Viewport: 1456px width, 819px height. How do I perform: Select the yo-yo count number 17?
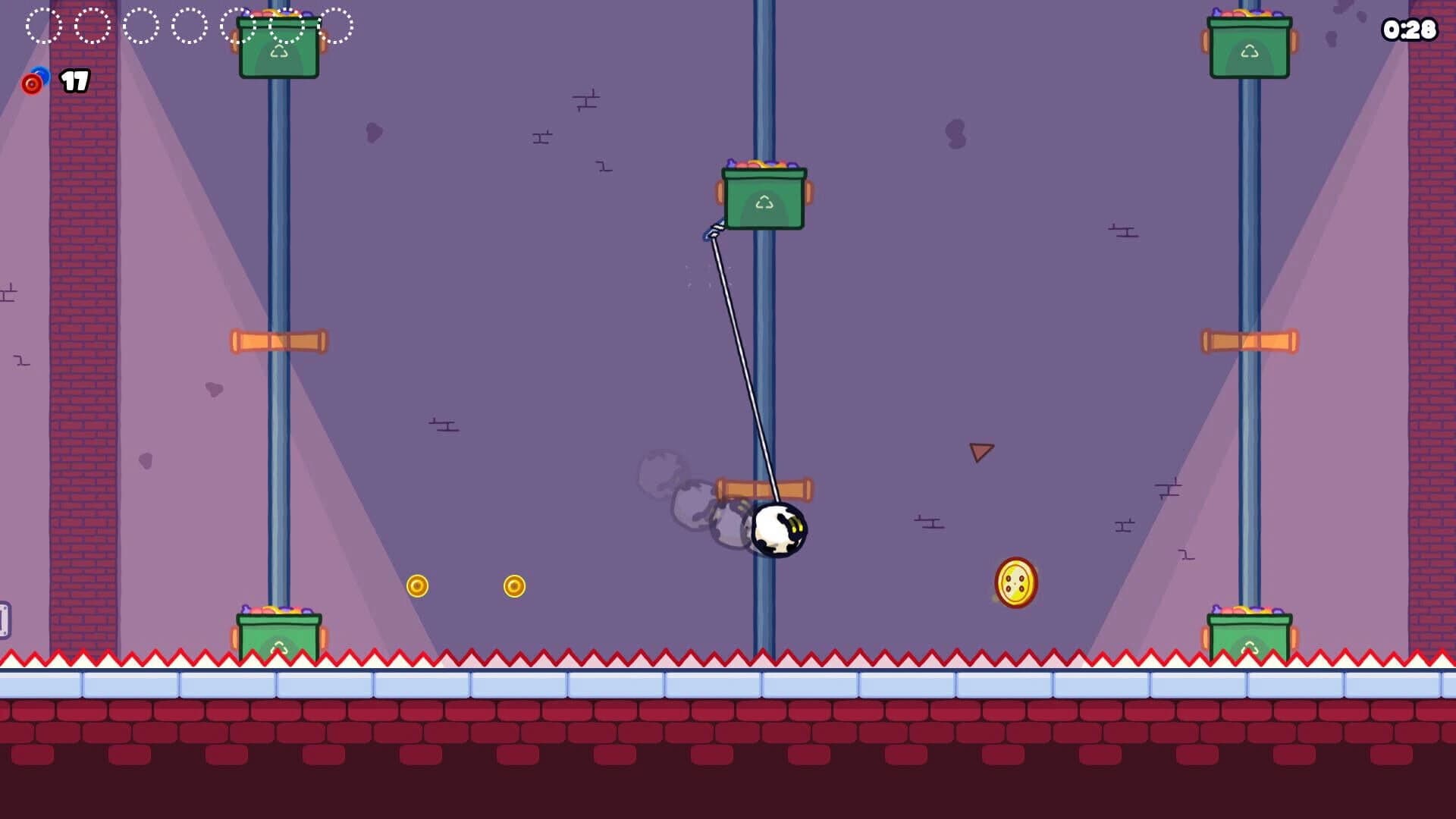pyautogui.click(x=74, y=80)
